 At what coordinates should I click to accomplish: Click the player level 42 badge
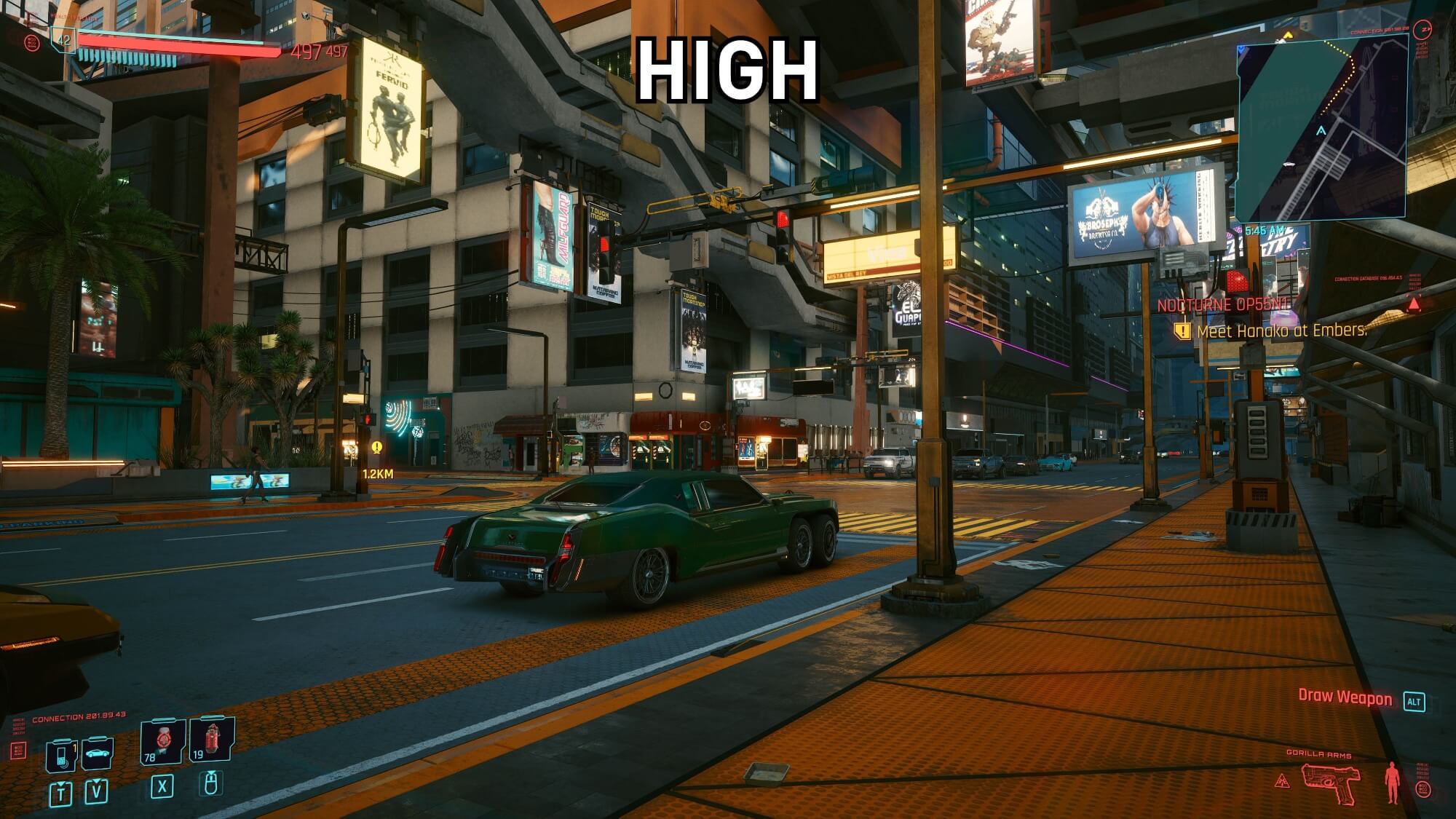[x=64, y=39]
